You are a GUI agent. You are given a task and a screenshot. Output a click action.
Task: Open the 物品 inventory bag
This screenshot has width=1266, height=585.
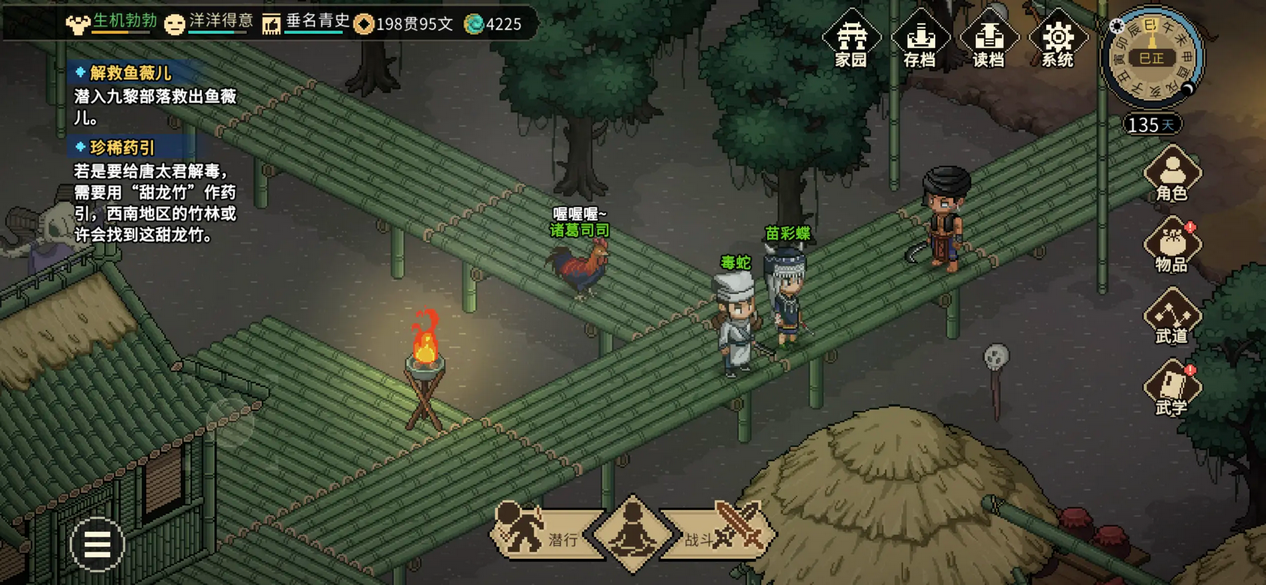click(1171, 246)
